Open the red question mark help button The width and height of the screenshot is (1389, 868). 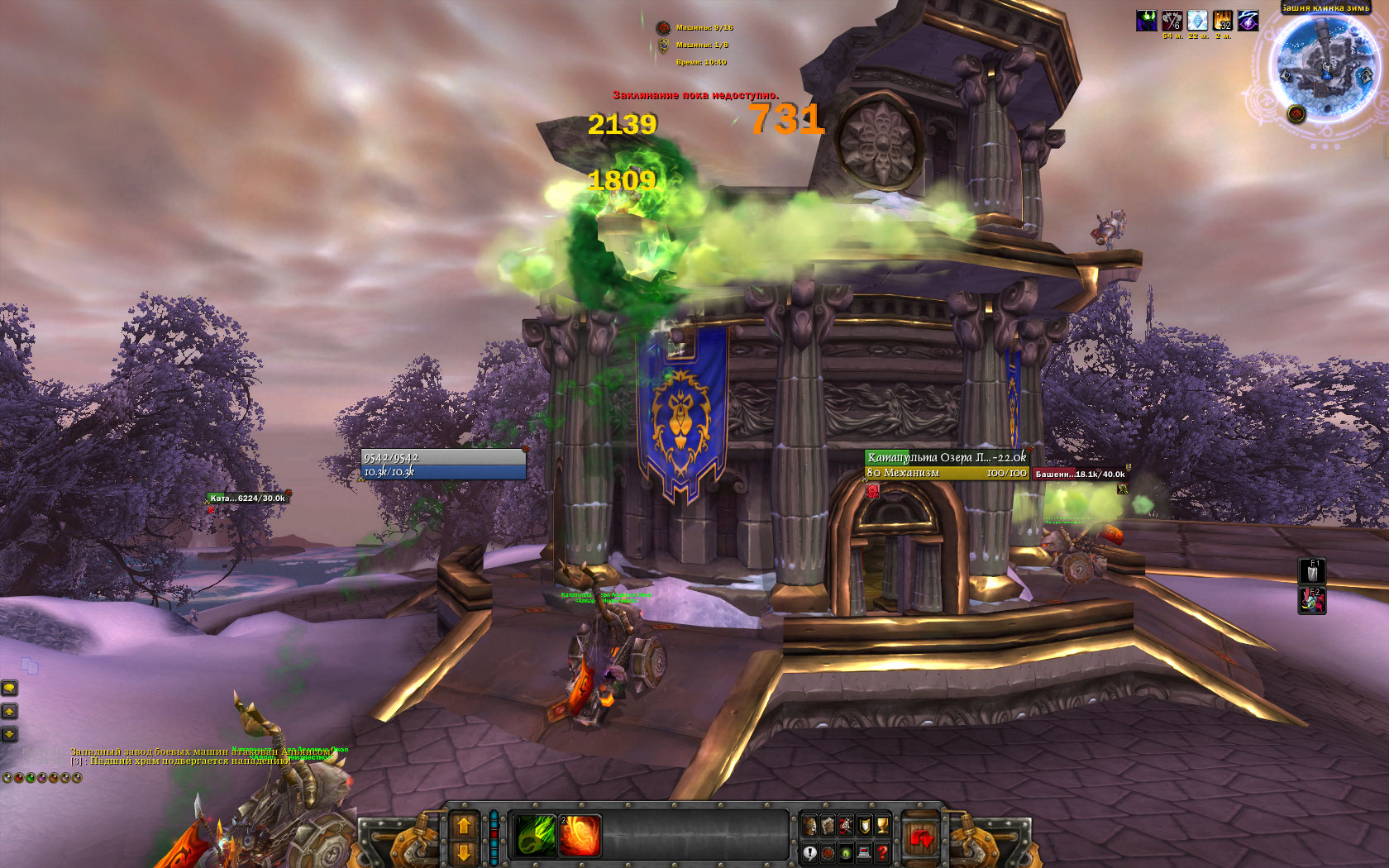click(x=882, y=852)
